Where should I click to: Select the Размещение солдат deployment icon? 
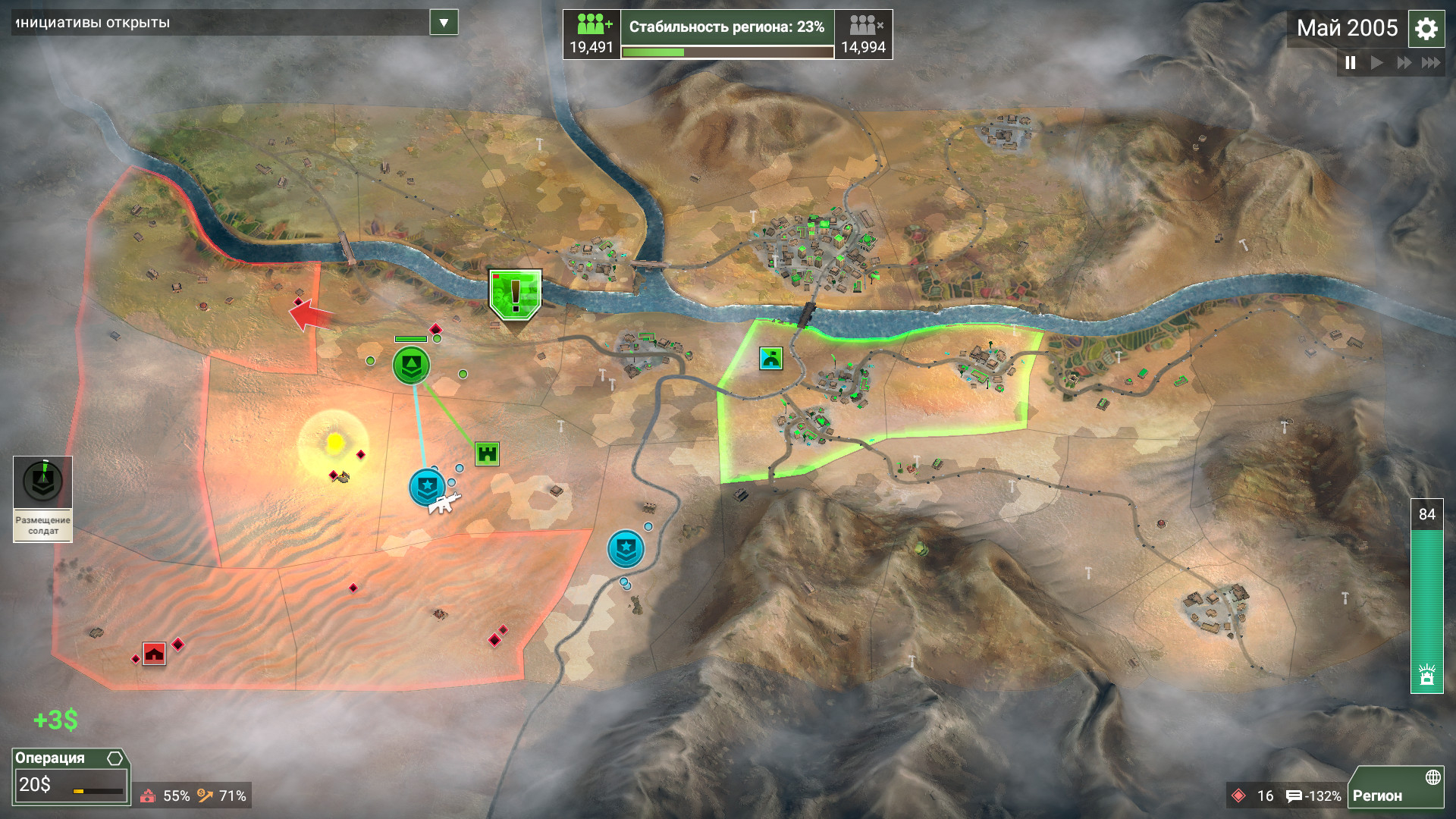coord(42,480)
